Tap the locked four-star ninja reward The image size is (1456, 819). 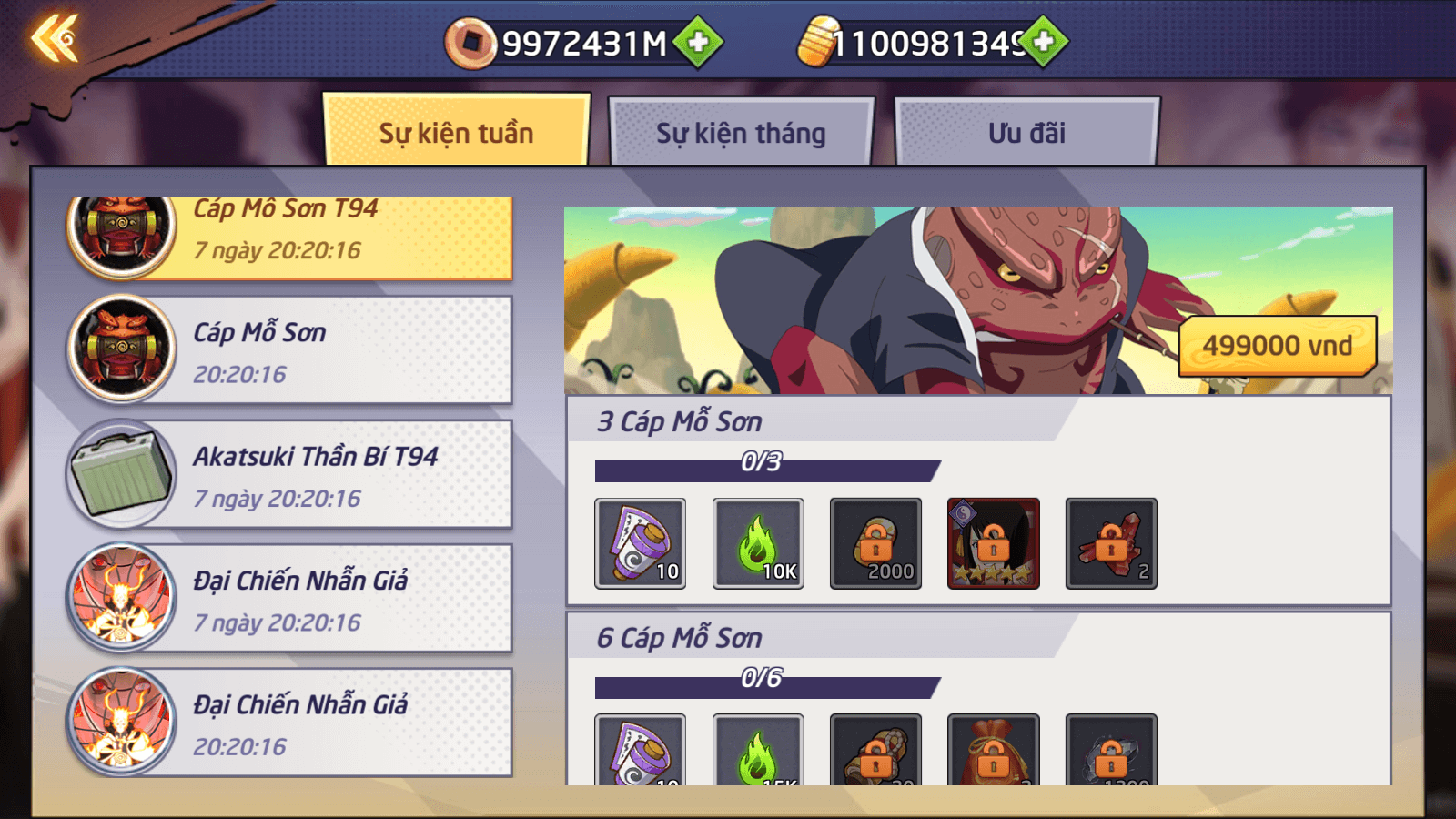[993, 543]
